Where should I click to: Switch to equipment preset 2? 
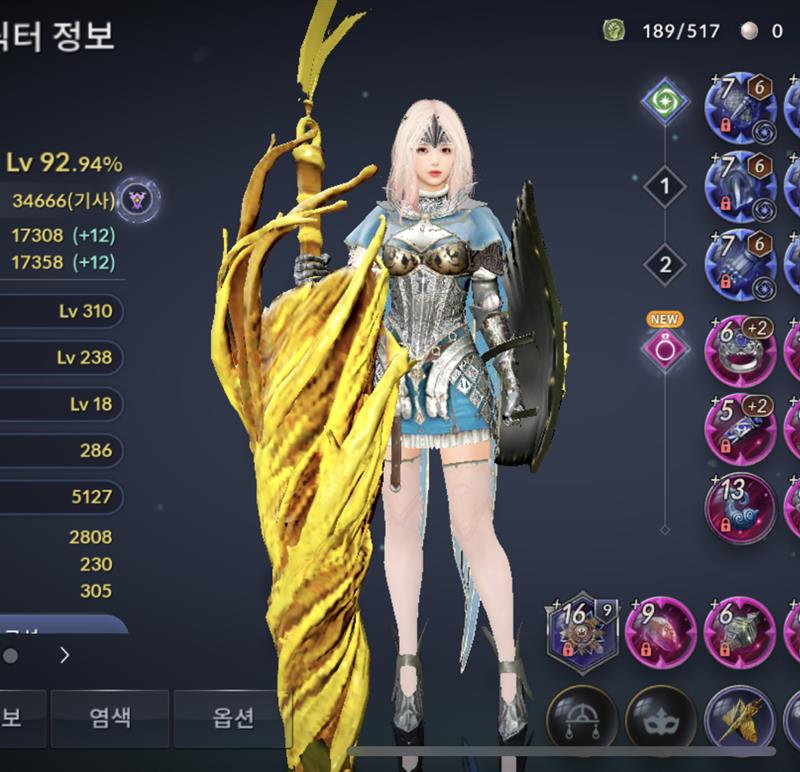point(665,265)
